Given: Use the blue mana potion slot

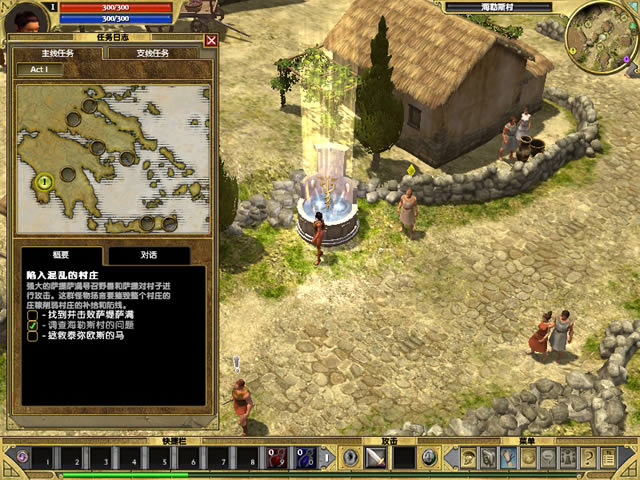Looking at the screenshot, I should click(305, 458).
